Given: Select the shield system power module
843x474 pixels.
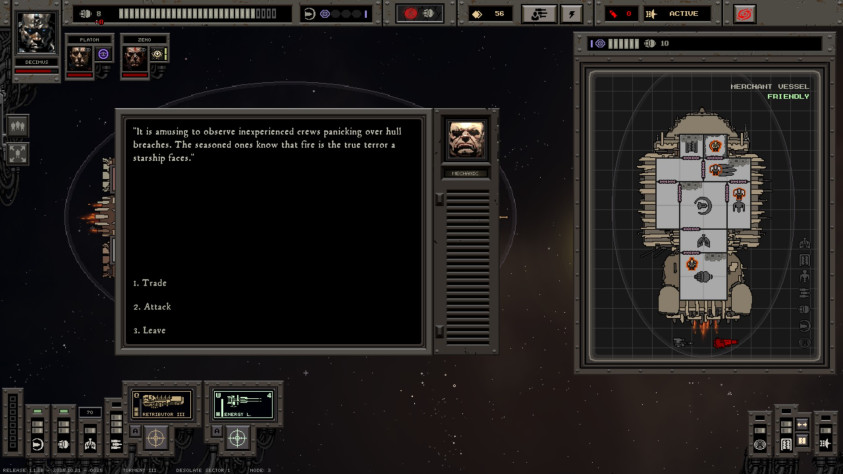Looking at the screenshot, I should point(38,443).
